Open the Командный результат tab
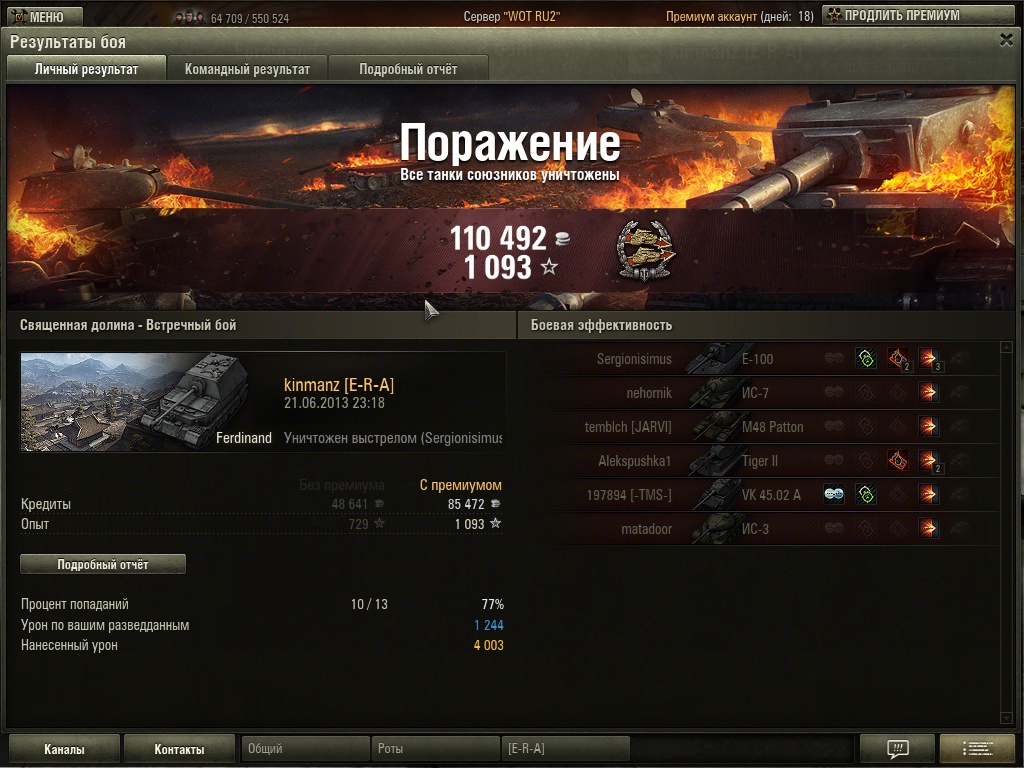Screen dimensions: 1024x768 (x=247, y=69)
